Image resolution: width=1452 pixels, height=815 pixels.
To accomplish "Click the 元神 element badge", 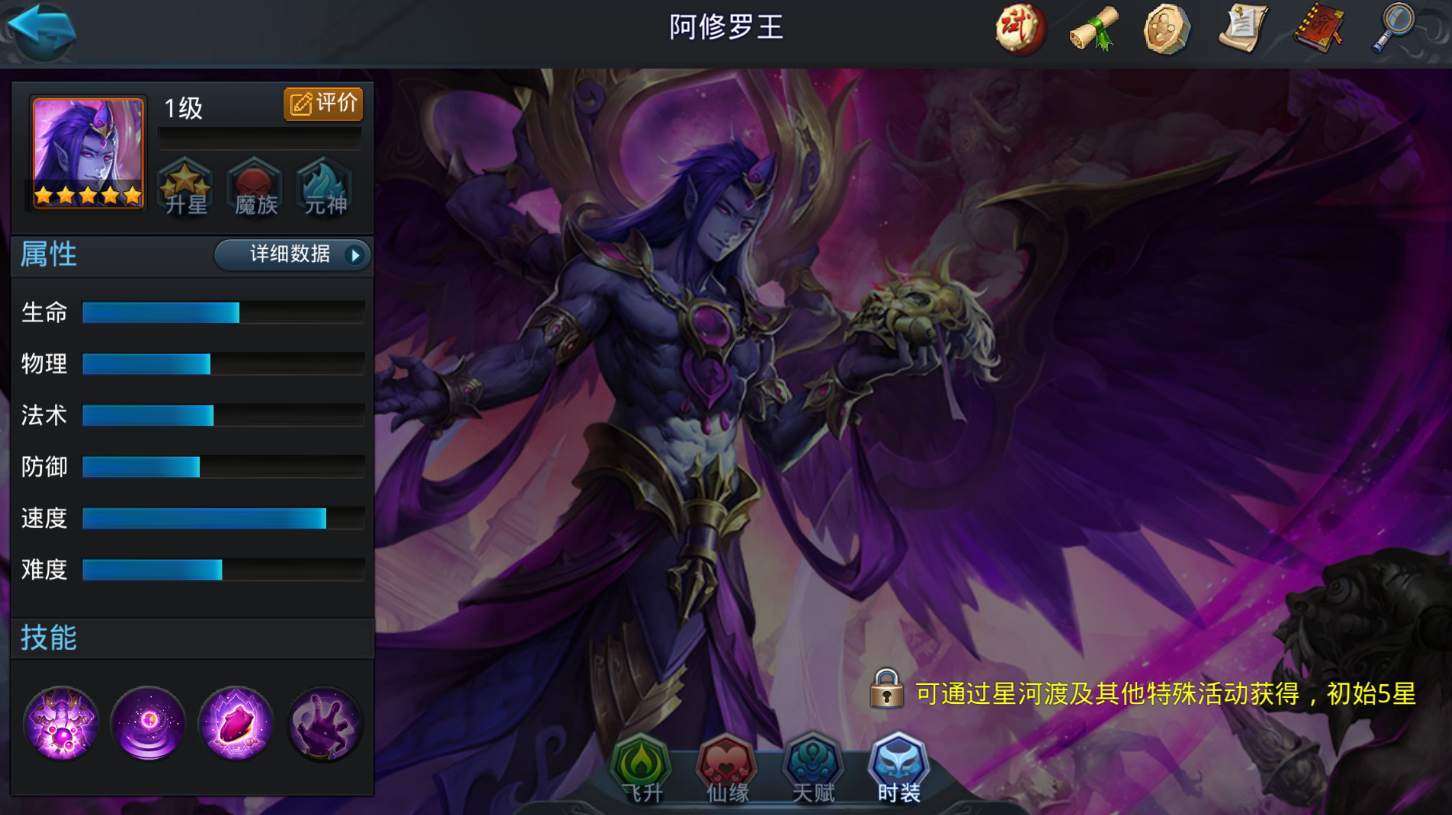I will [x=322, y=186].
